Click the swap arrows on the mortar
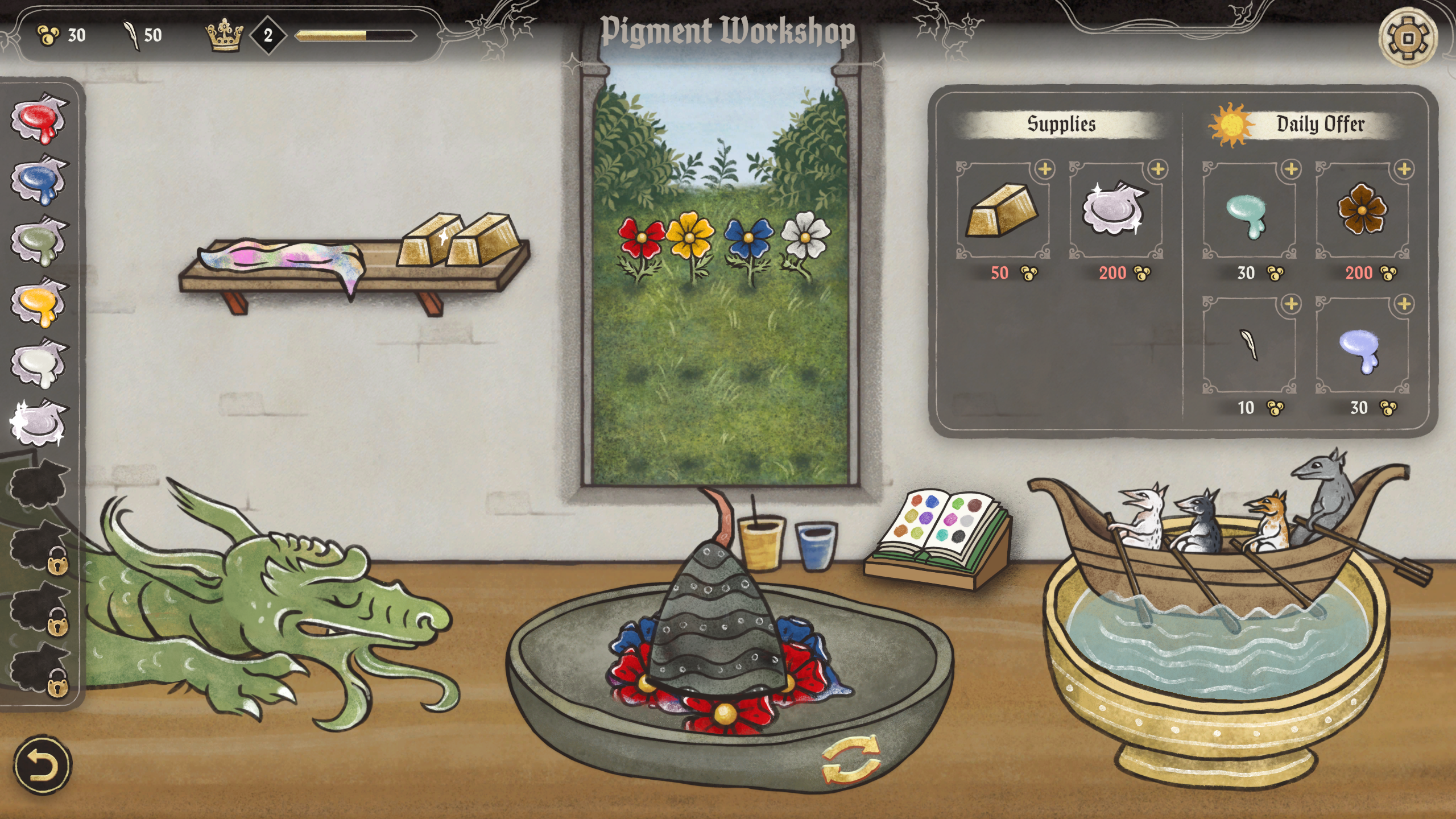This screenshot has width=1456, height=819. (x=851, y=760)
